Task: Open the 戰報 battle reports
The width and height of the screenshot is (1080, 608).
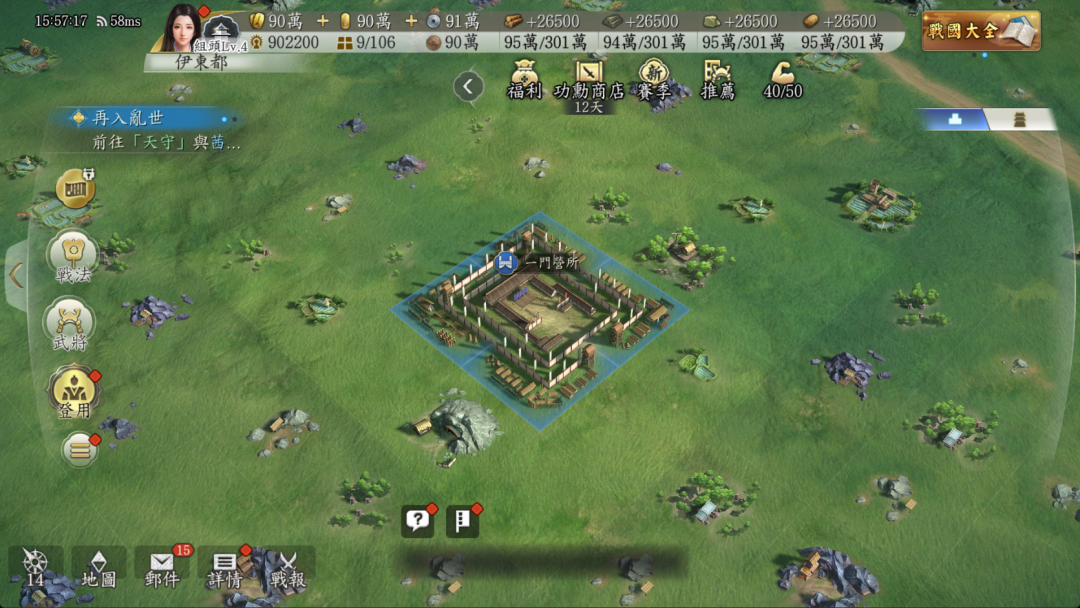Action: coord(288,568)
